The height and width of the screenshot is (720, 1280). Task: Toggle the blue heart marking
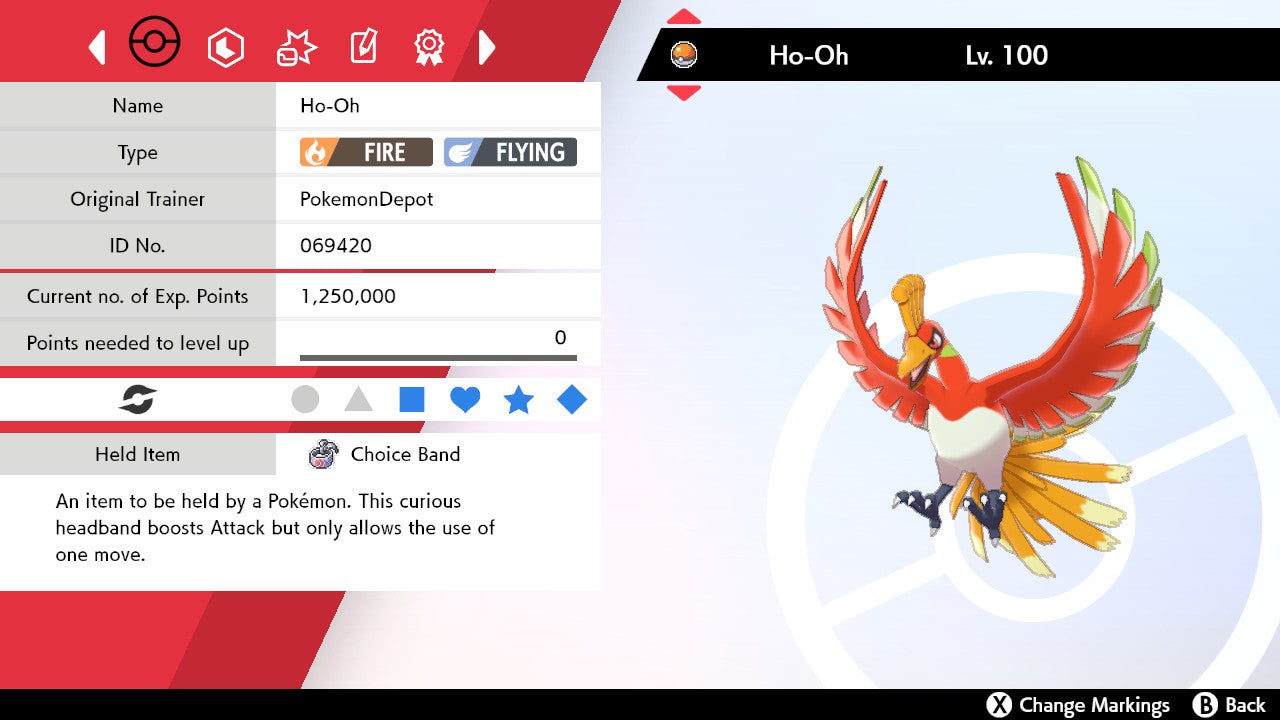[465, 400]
